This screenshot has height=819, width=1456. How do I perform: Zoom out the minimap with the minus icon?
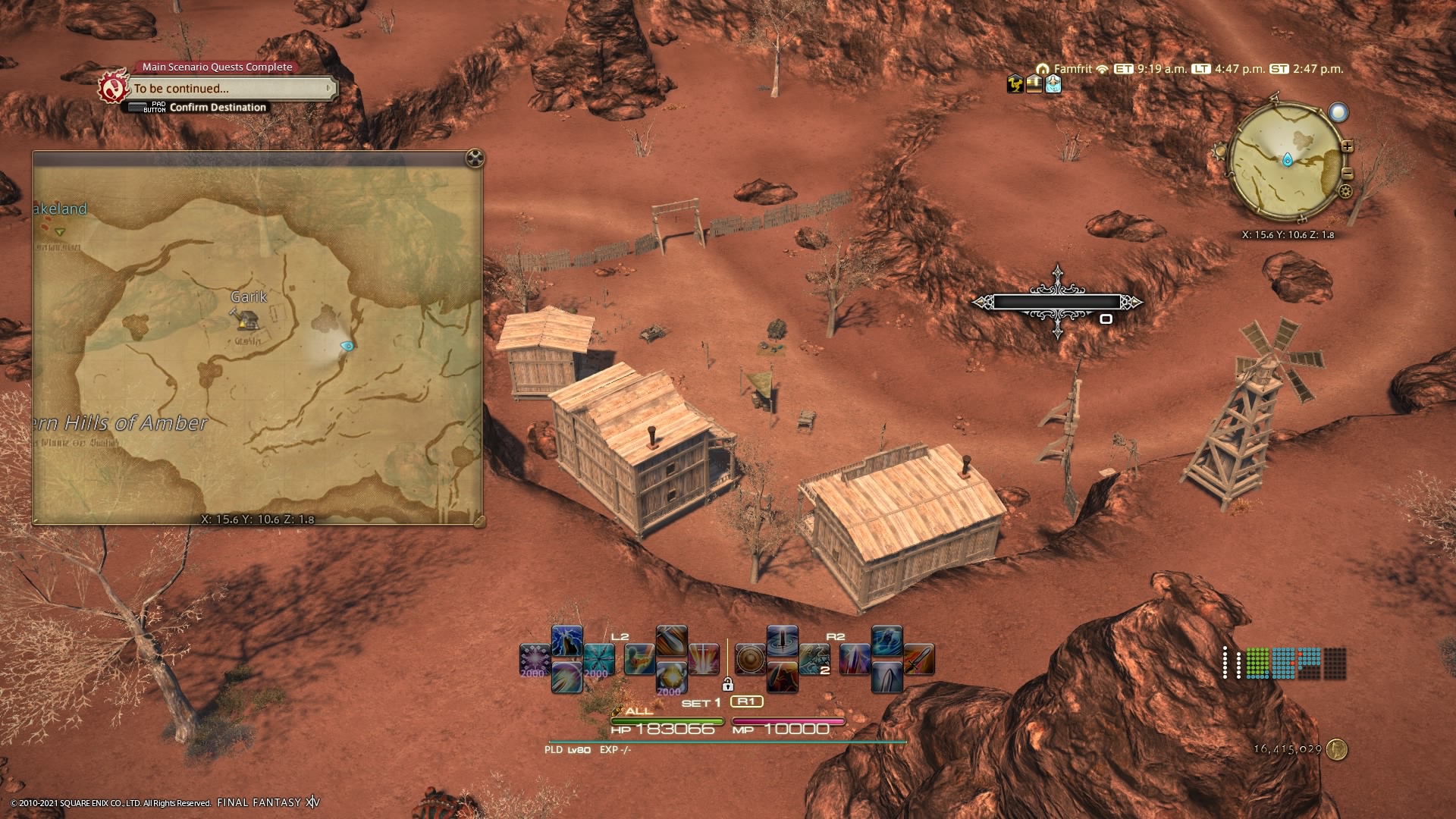tap(1348, 174)
